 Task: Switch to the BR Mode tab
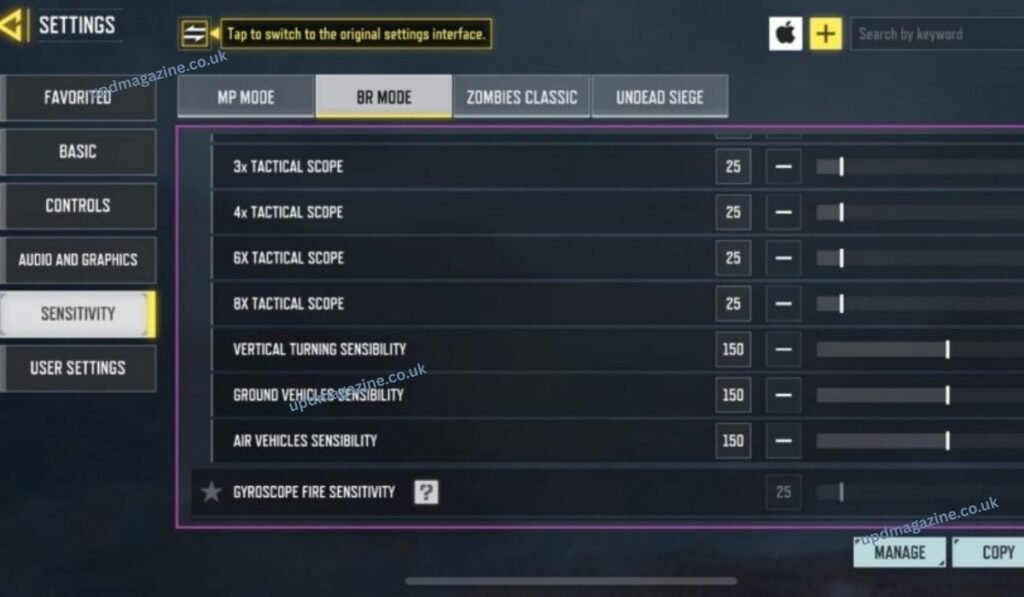[x=384, y=97]
